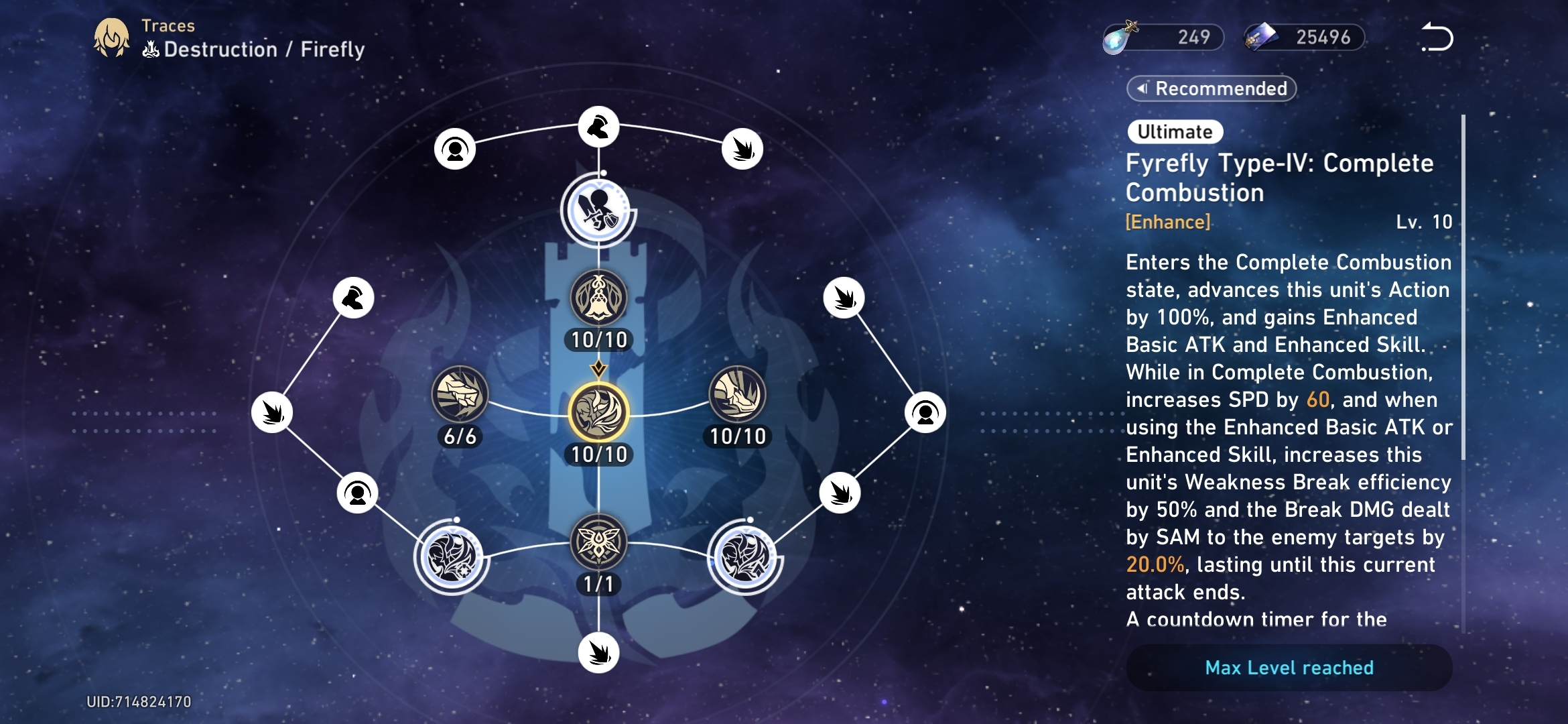
Task: Select the Technique node marked 1/1
Action: coord(598,542)
